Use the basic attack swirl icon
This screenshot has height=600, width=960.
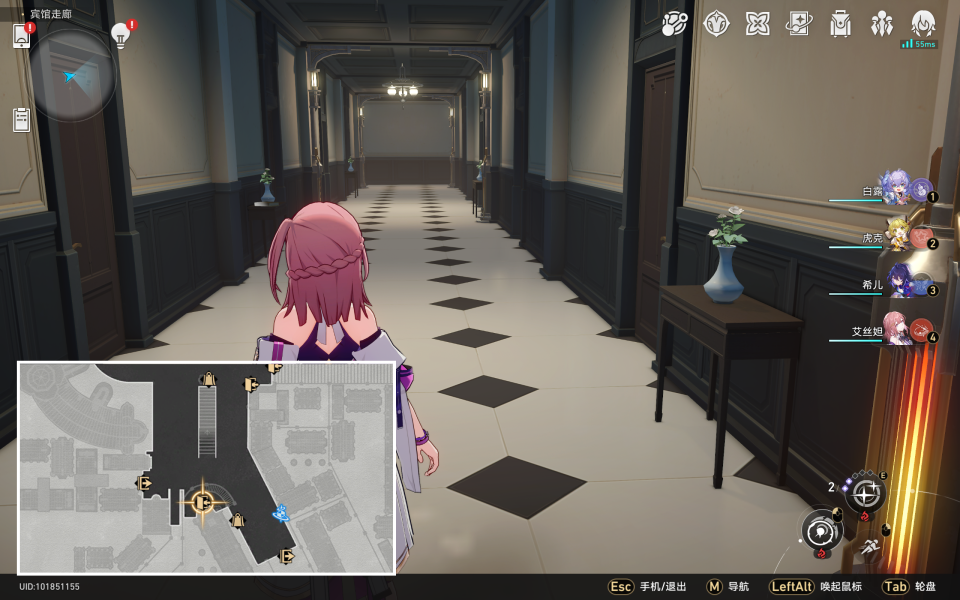823,530
